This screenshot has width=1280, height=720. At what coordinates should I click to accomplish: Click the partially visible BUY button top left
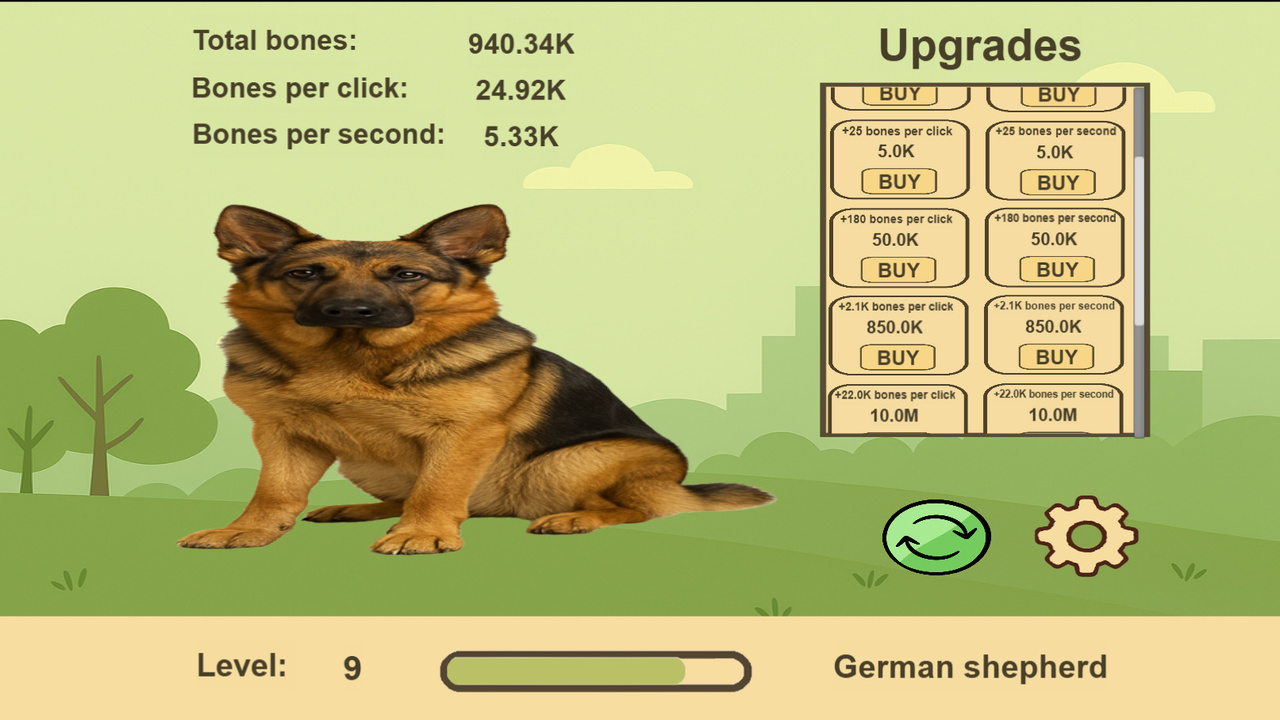click(x=898, y=93)
